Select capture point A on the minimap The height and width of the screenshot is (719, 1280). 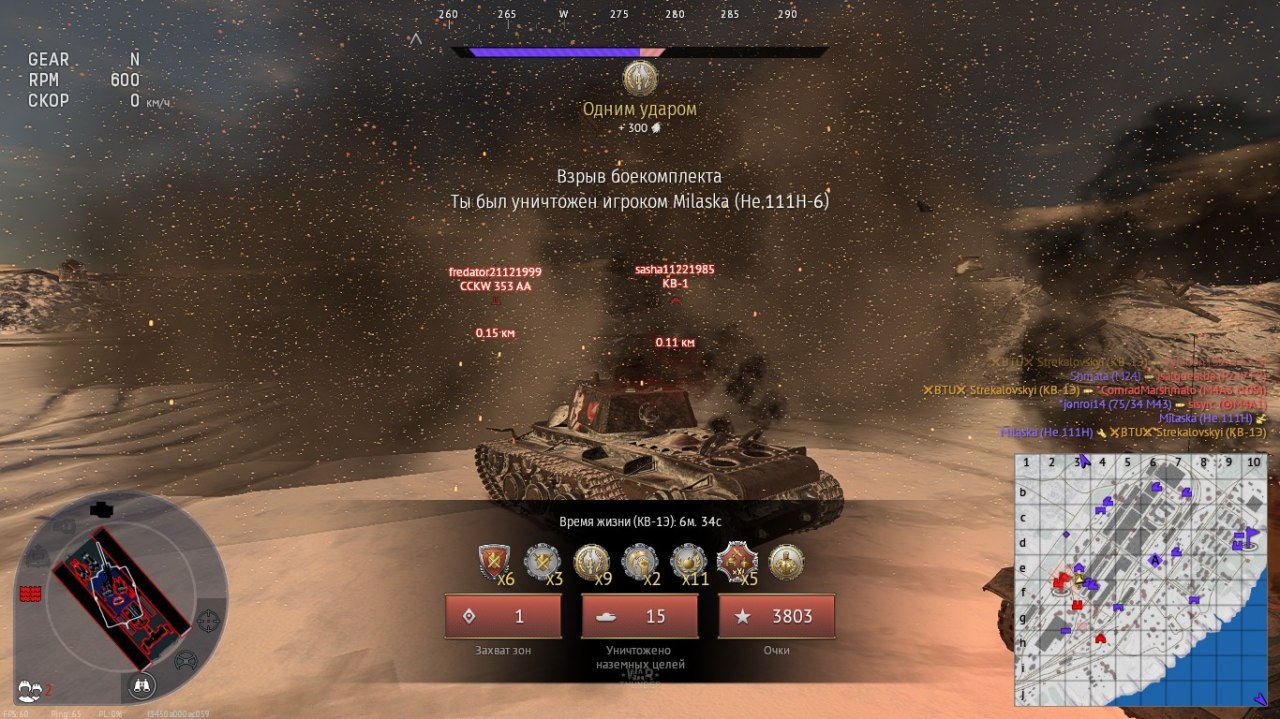pyautogui.click(x=1154, y=560)
